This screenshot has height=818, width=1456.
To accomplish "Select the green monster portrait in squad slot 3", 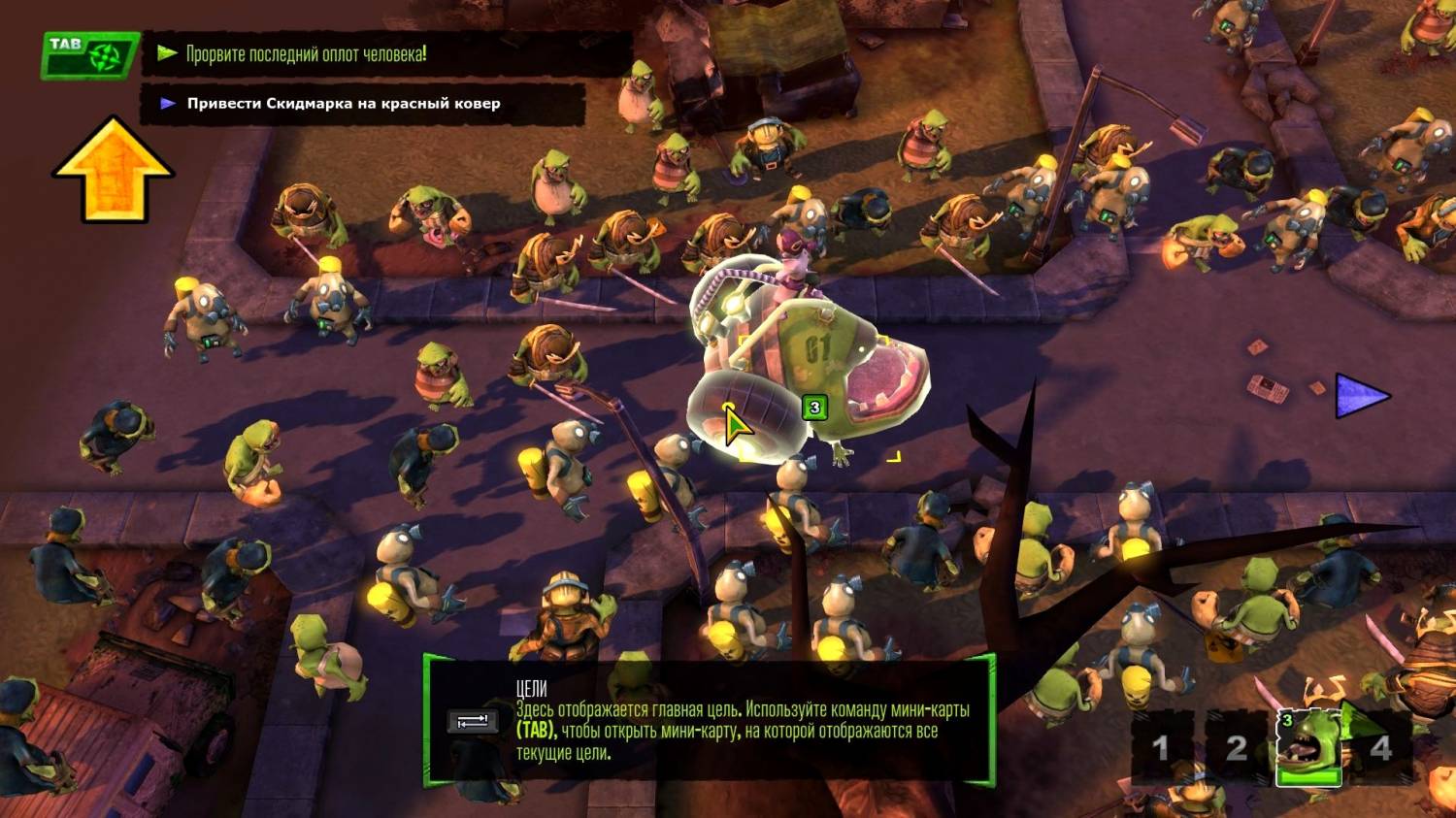I will 1307,746.
